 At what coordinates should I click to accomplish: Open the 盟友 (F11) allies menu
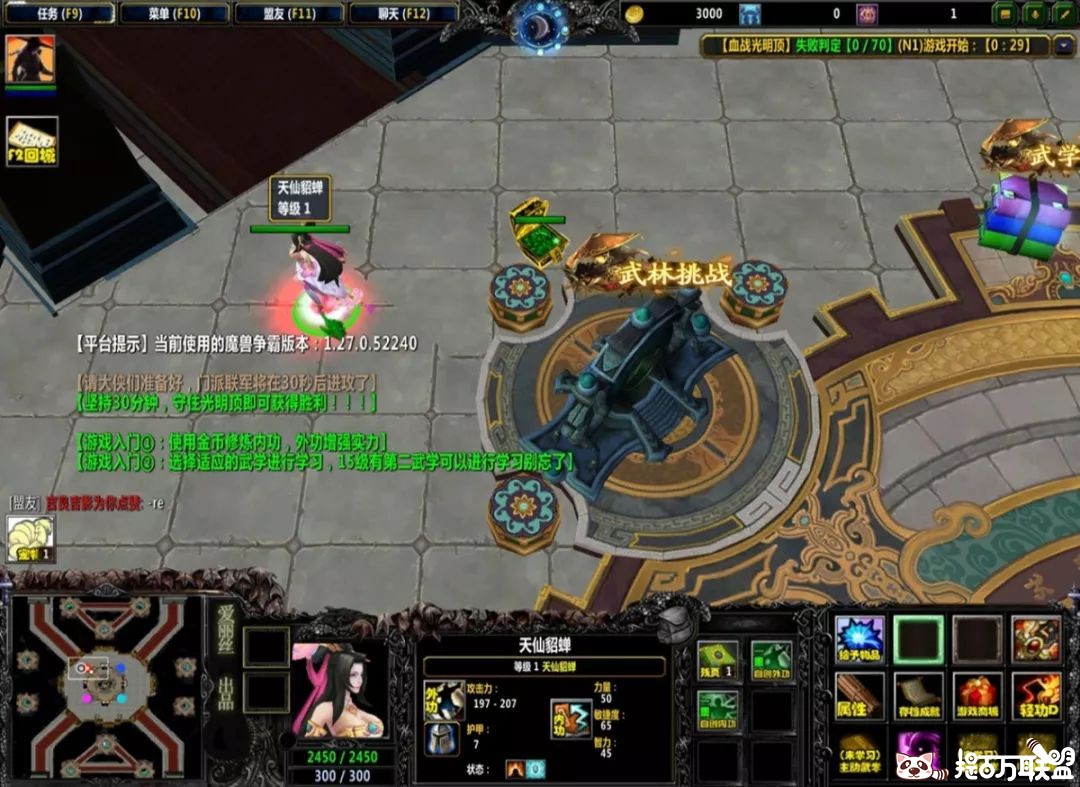coord(289,14)
